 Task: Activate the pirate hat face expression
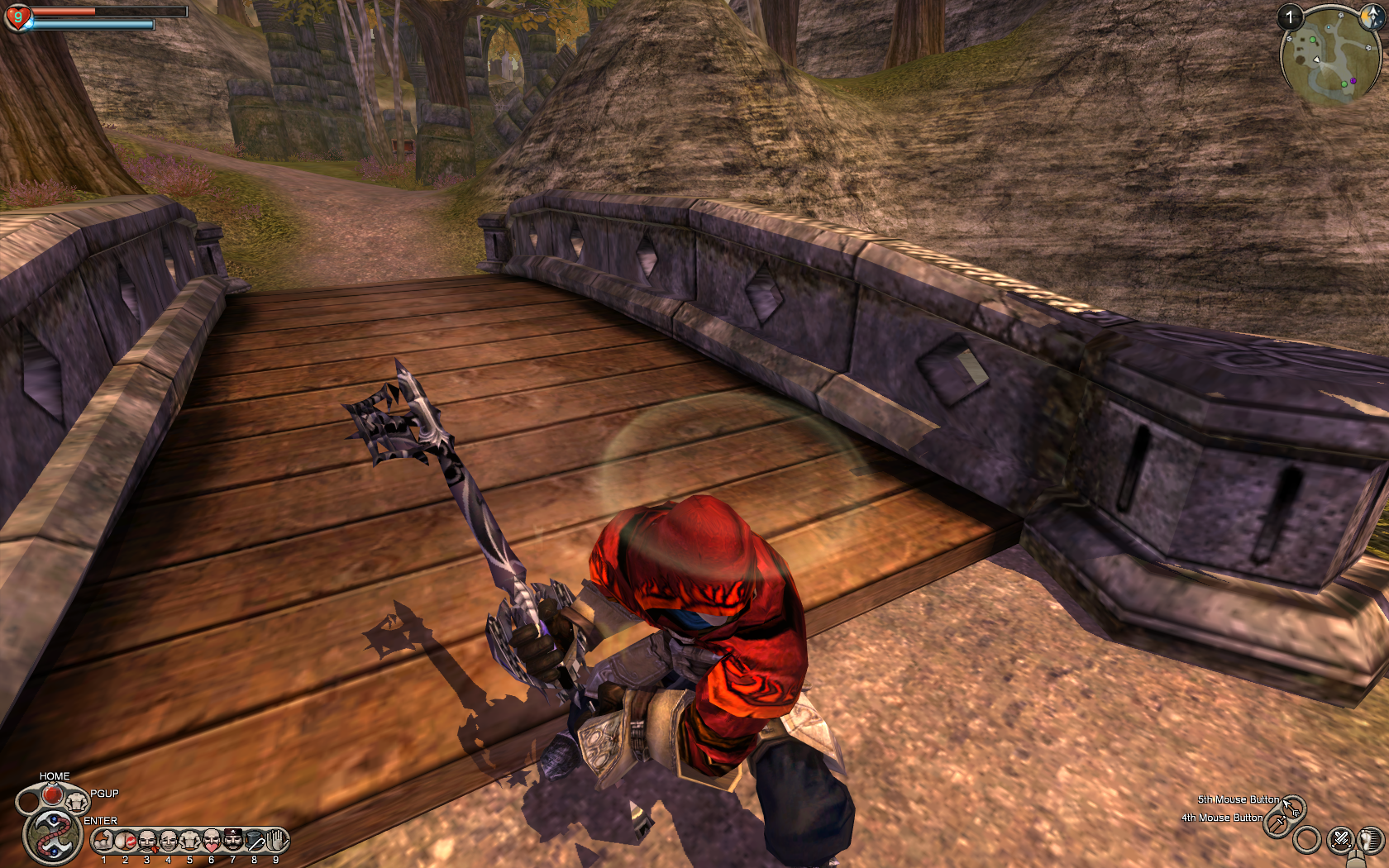point(233,841)
